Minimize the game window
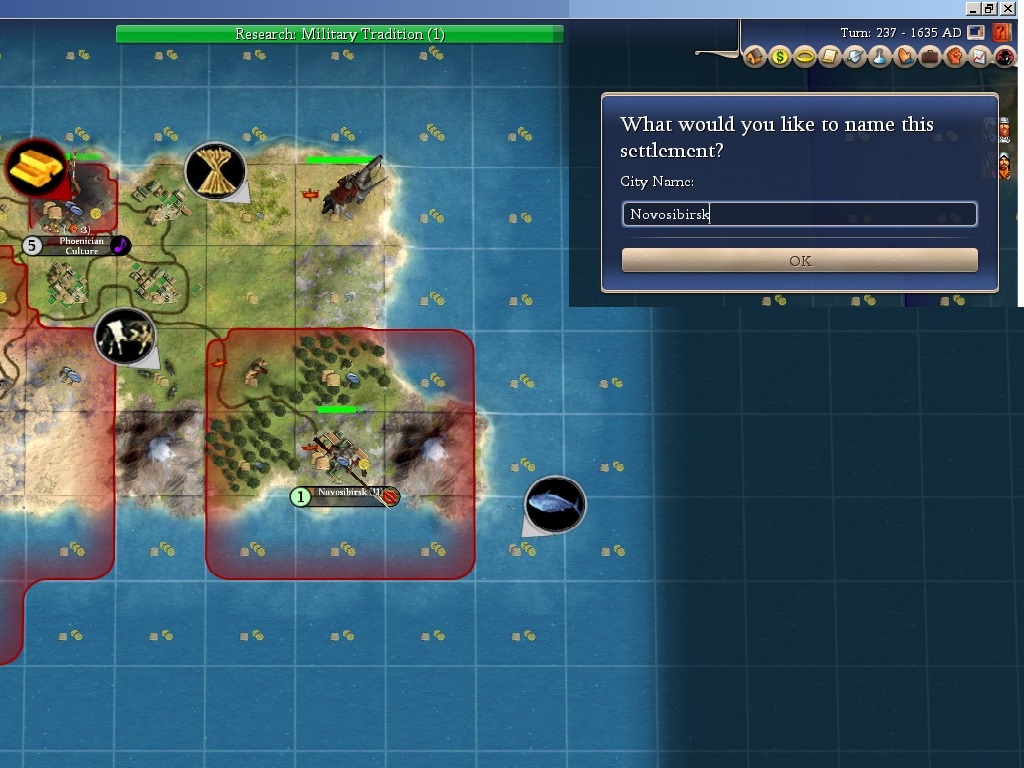 point(972,8)
